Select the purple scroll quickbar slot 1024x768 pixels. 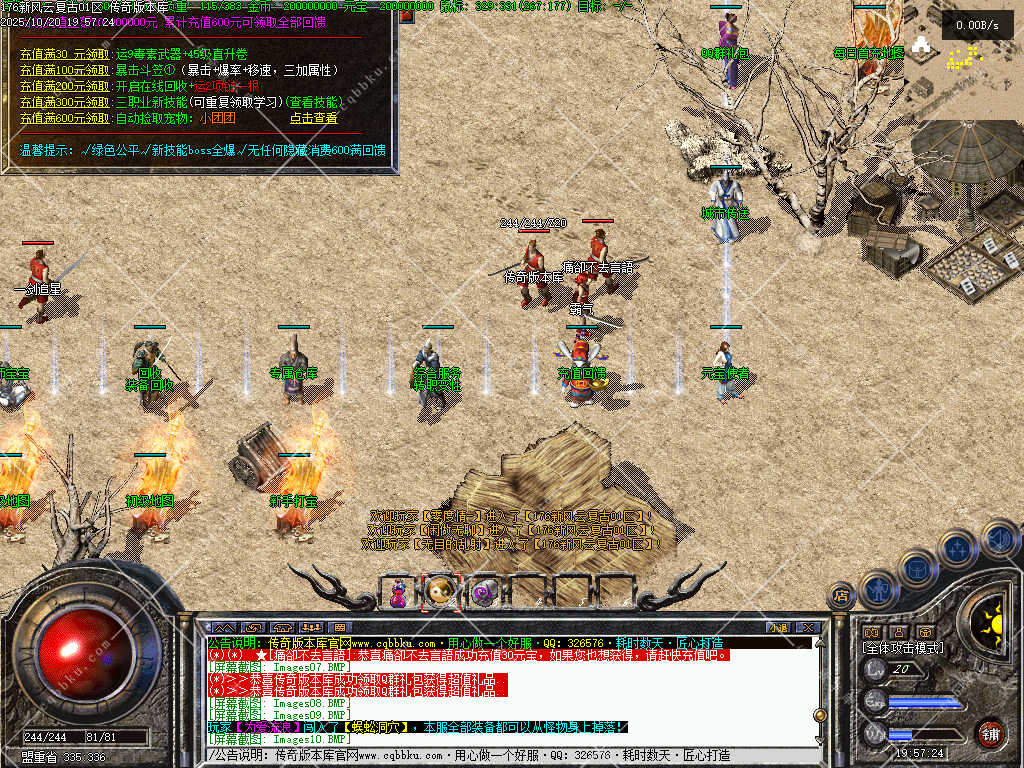click(x=485, y=592)
